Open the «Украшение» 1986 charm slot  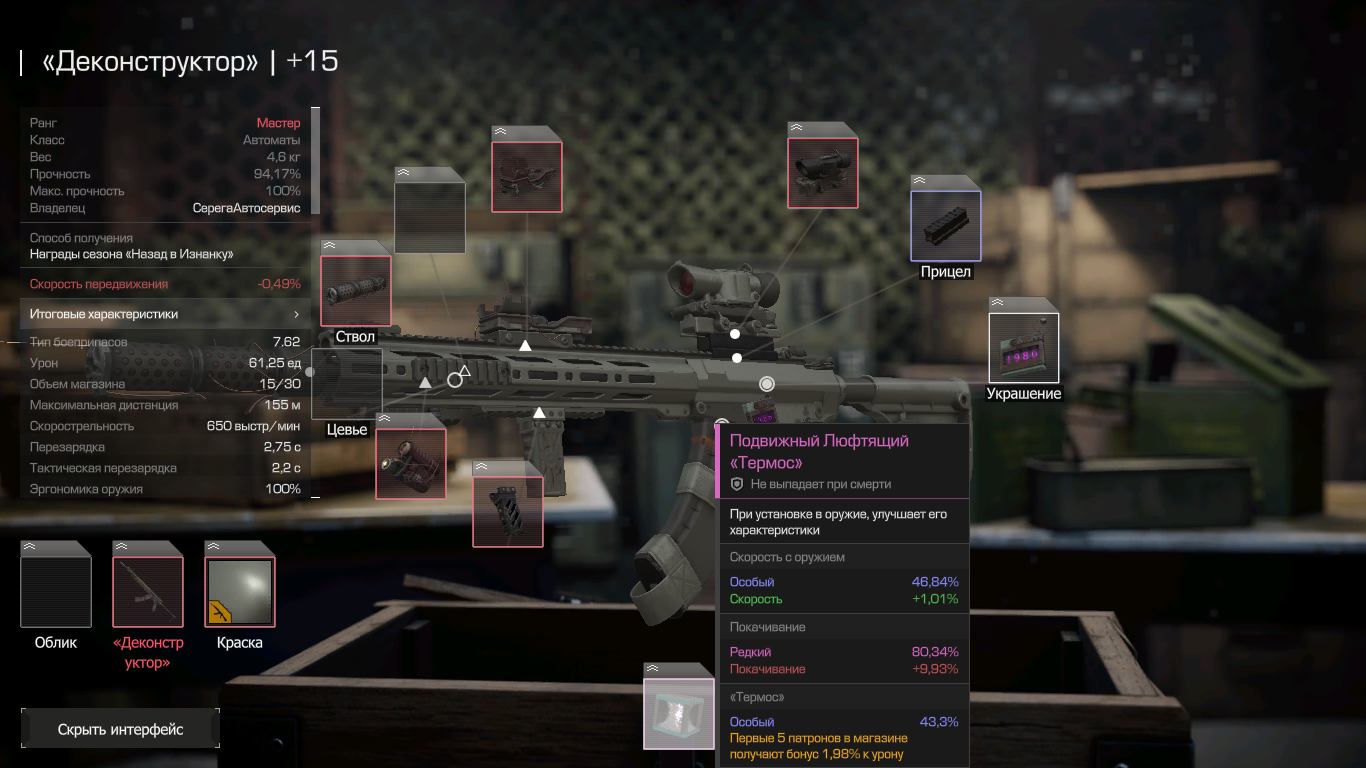(x=1023, y=347)
